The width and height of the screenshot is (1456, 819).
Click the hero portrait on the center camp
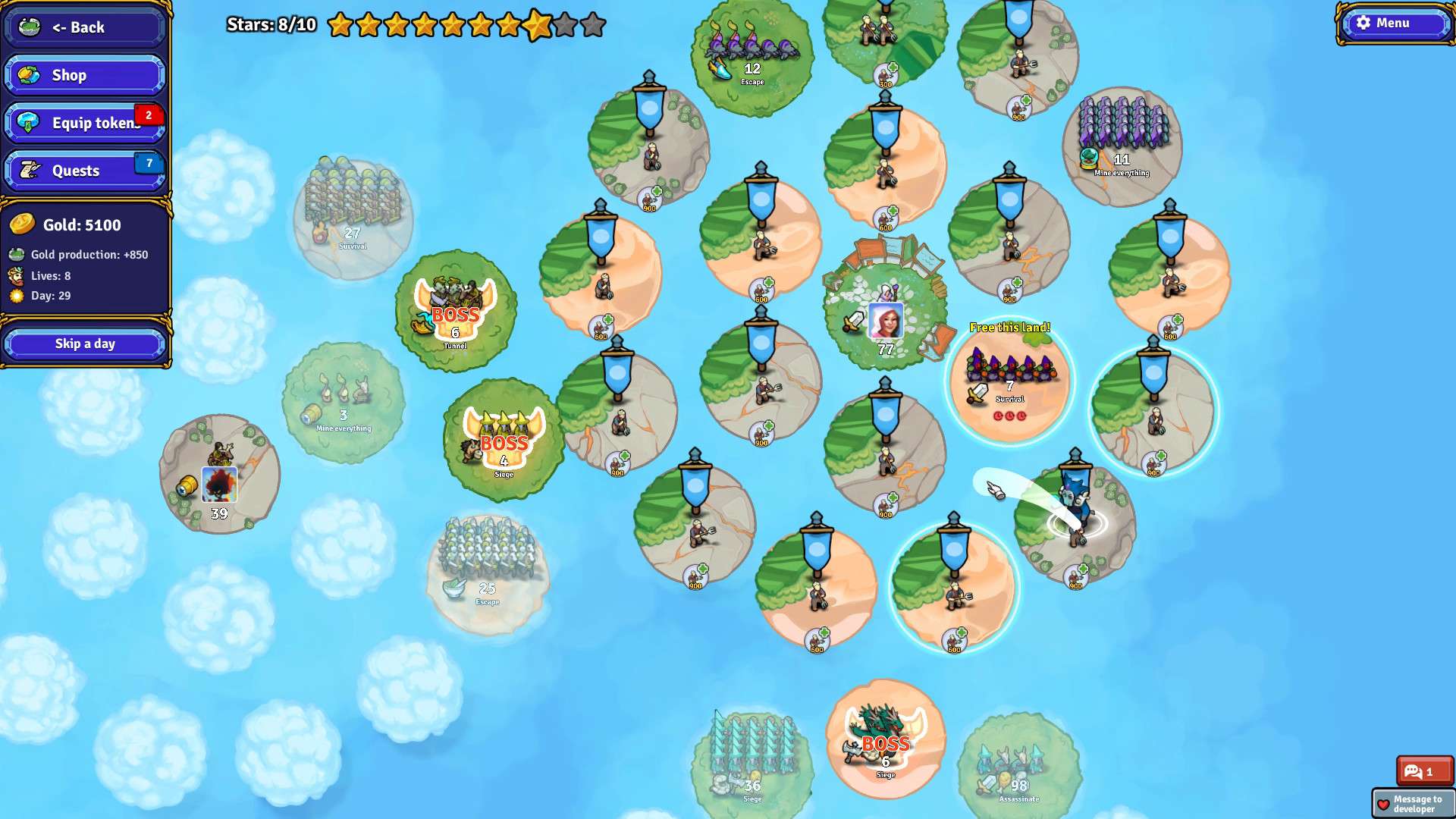[885, 318]
